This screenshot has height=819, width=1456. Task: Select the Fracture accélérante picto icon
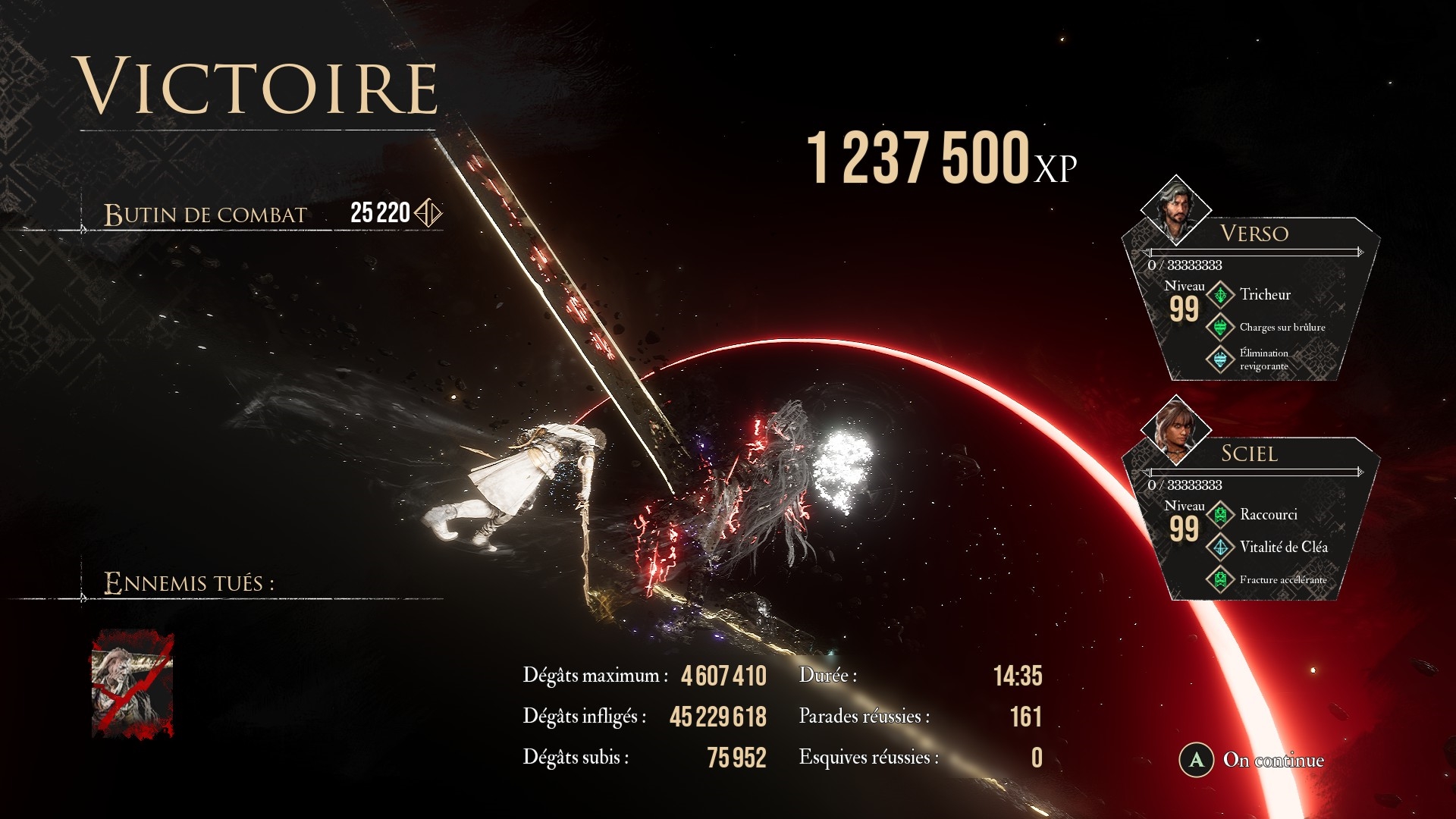tap(1220, 579)
